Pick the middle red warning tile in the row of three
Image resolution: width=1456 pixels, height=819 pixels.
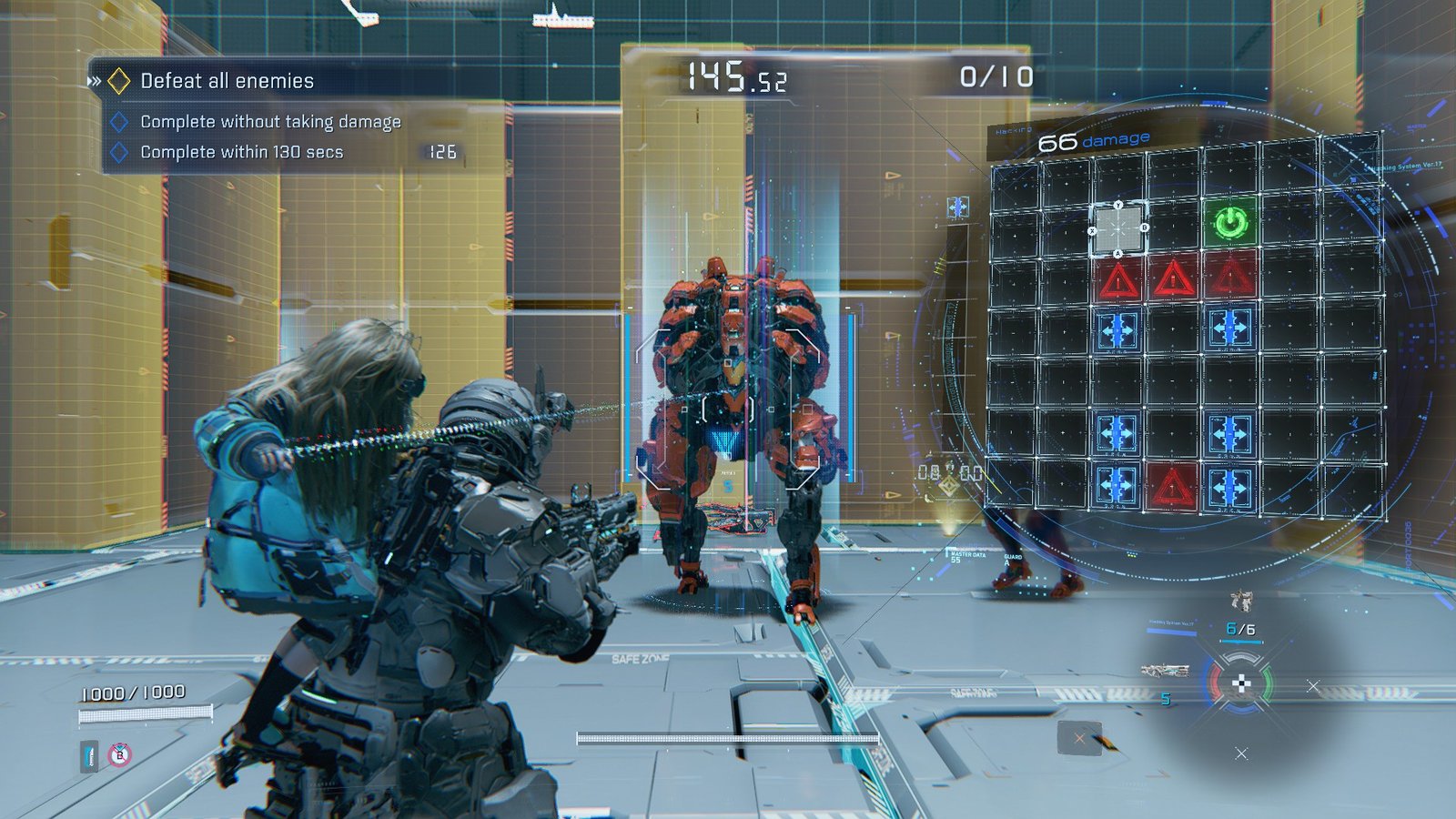point(1174,278)
